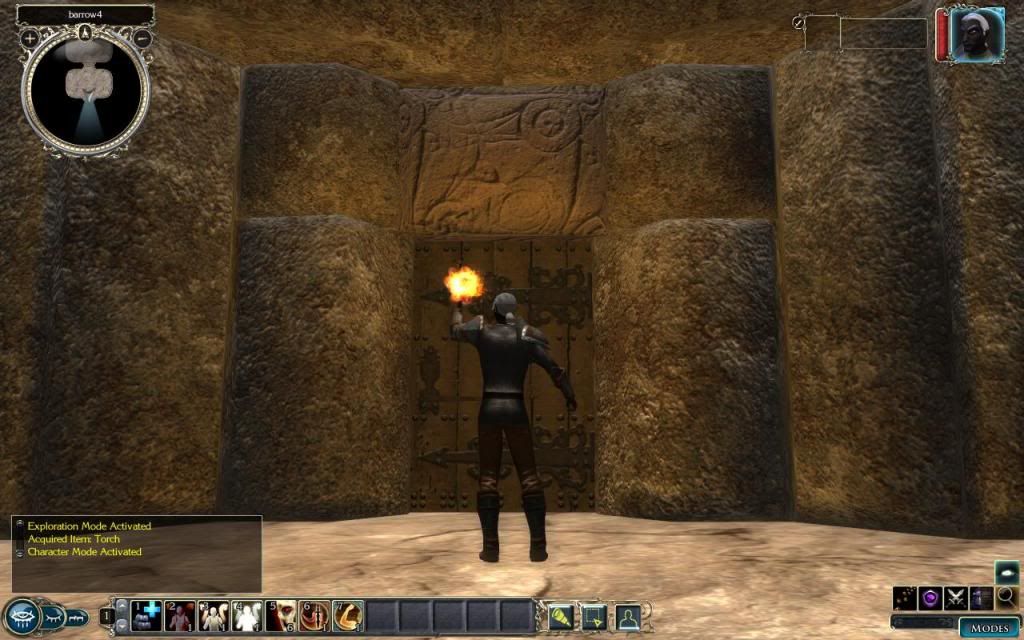
Task: Click the flashlight icon button
Action: (x=560, y=616)
